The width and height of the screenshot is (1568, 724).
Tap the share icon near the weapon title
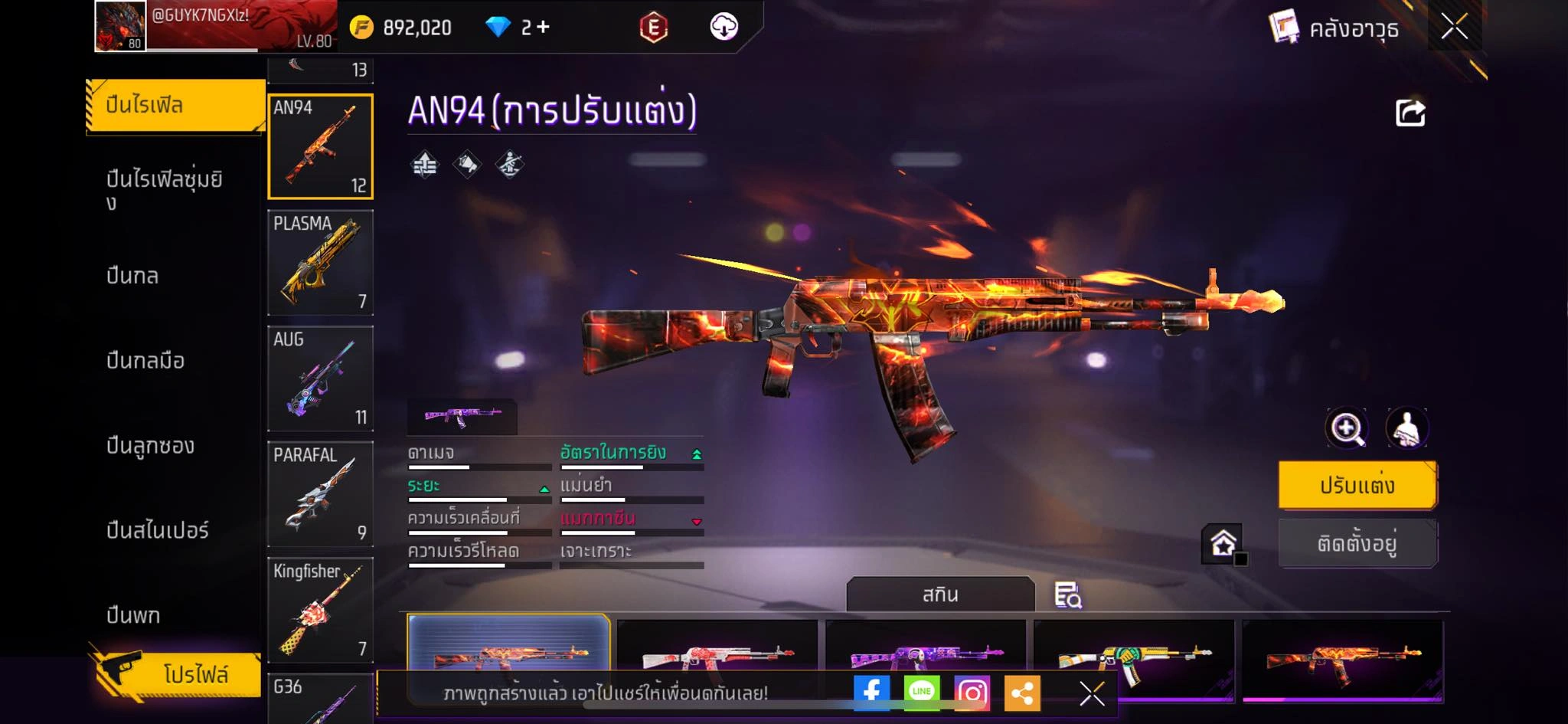(1410, 113)
